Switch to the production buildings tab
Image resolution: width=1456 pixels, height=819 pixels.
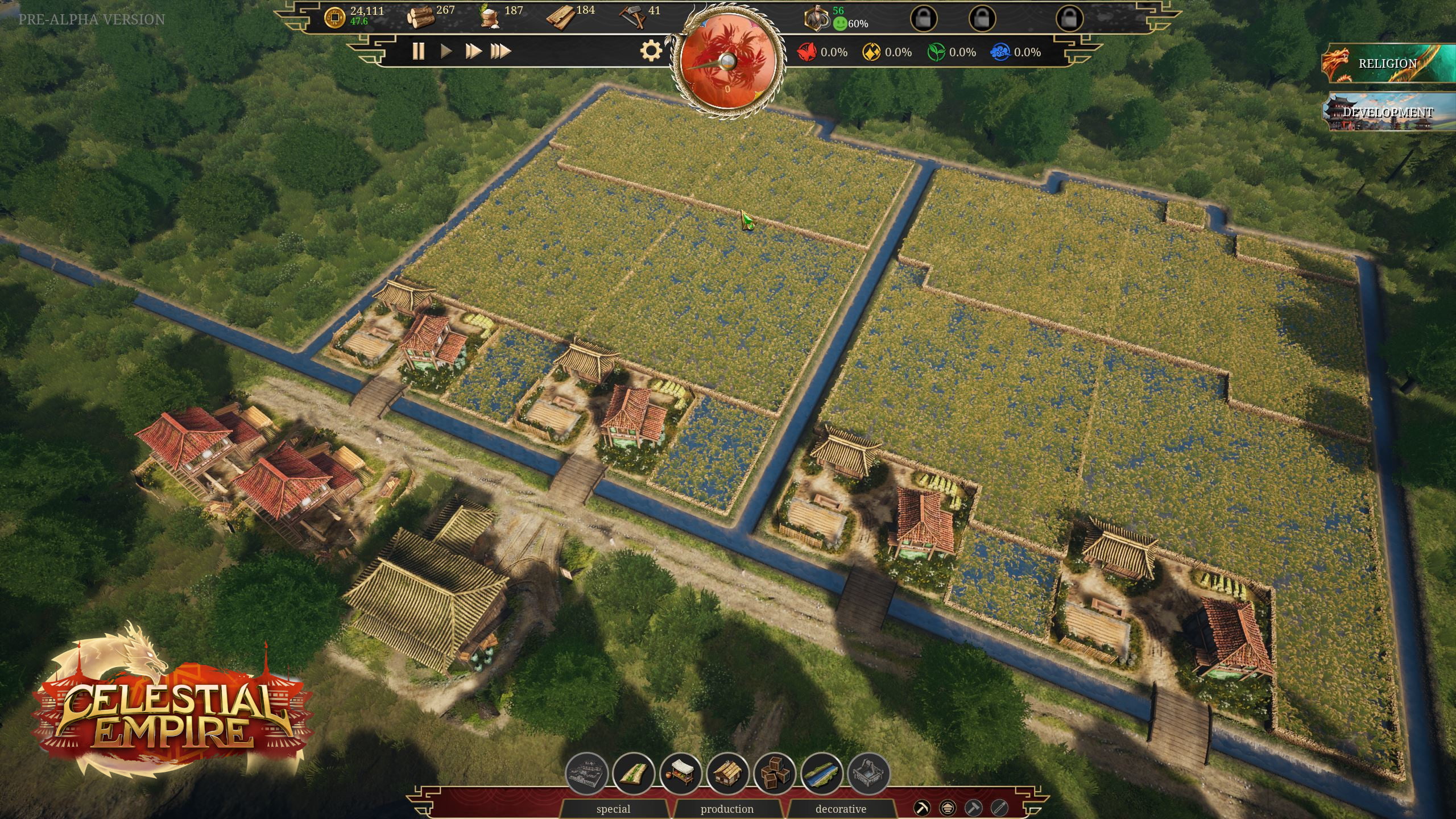coord(727,809)
